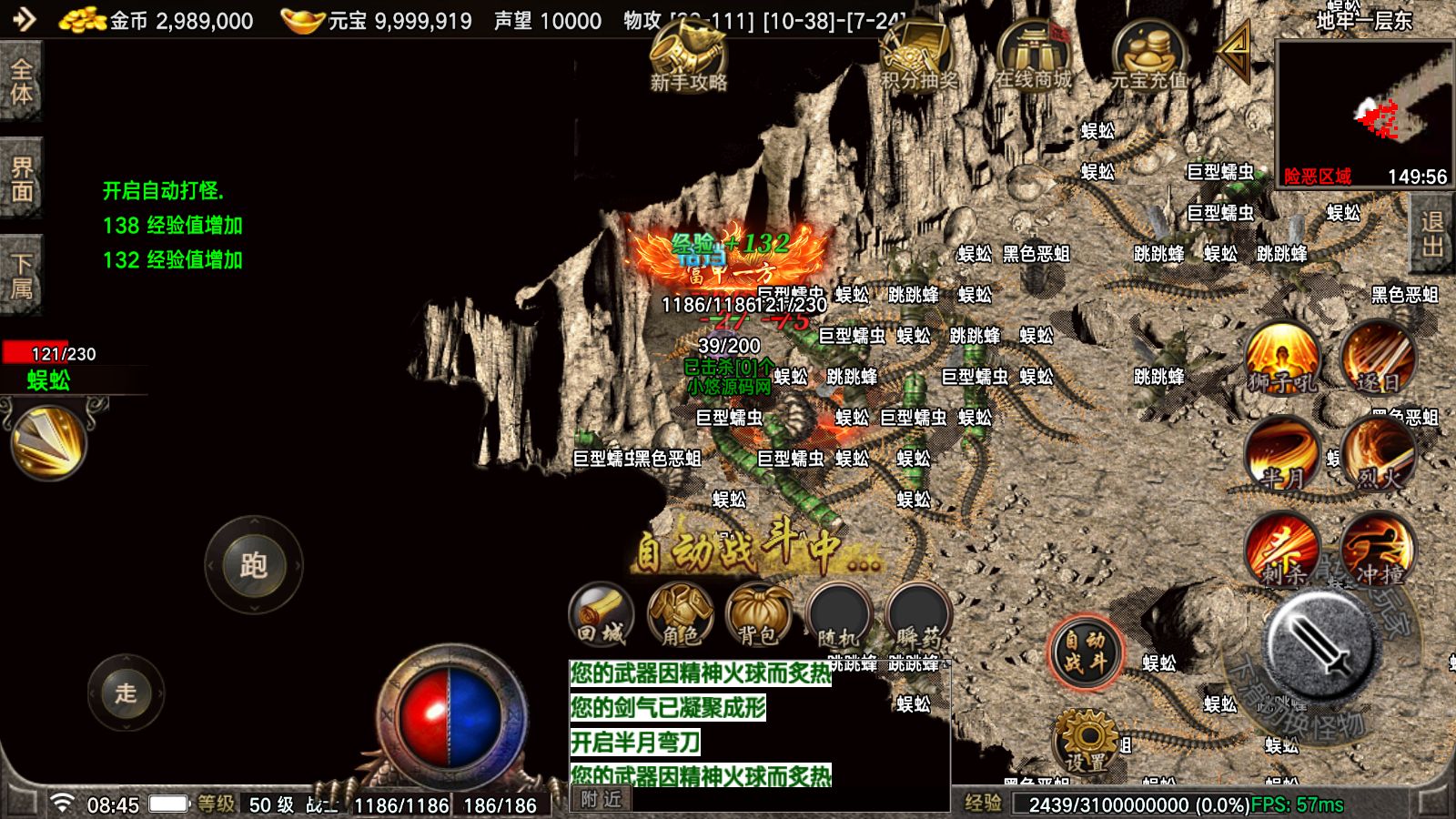Open the 背包 bag inventory
Image resolution: width=1456 pixels, height=819 pixels.
click(x=759, y=615)
